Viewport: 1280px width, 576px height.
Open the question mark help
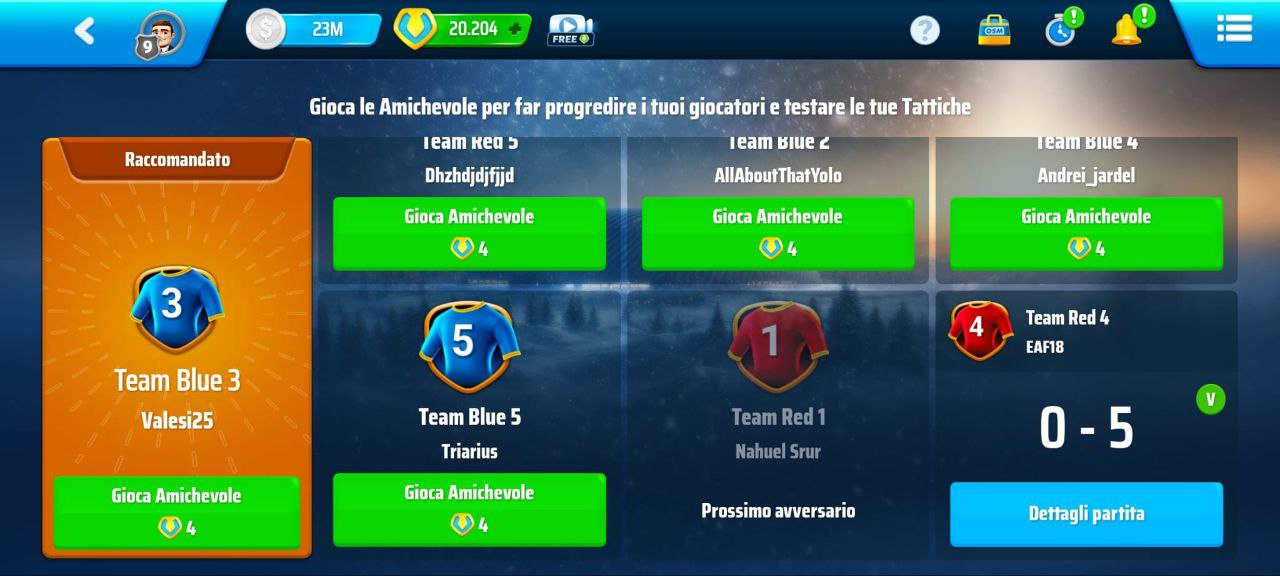click(925, 30)
